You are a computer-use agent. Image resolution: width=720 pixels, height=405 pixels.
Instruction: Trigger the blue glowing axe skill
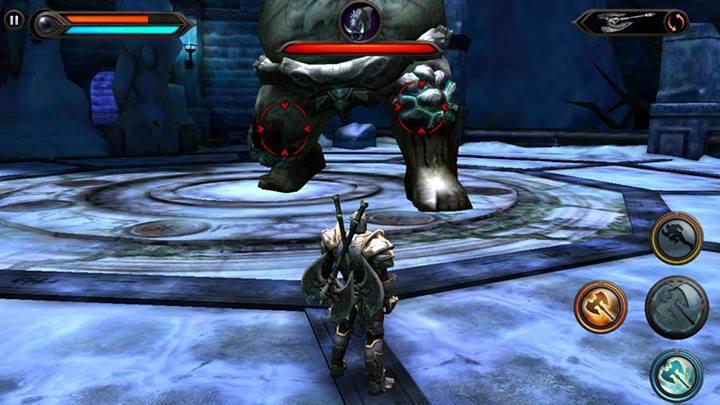[676, 375]
